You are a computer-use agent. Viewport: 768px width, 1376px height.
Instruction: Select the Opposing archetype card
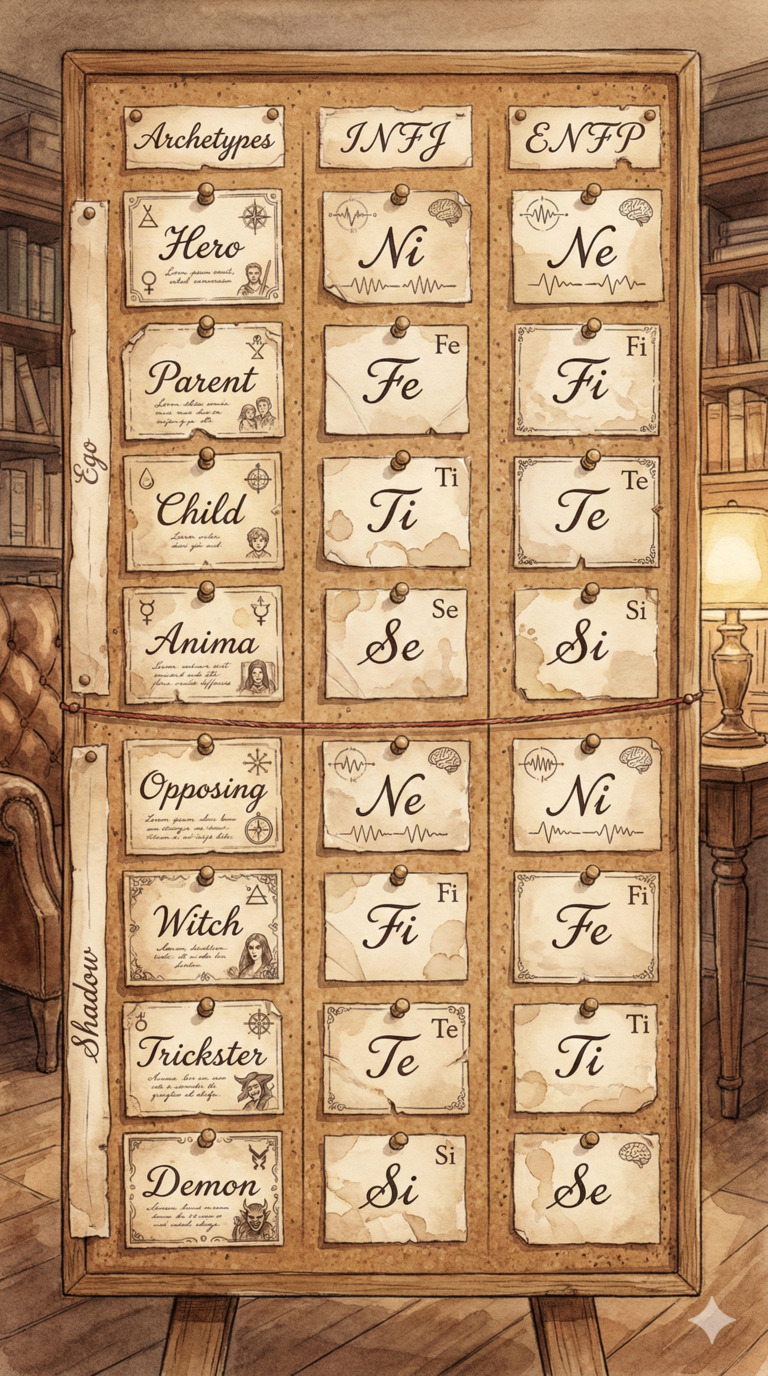click(202, 795)
